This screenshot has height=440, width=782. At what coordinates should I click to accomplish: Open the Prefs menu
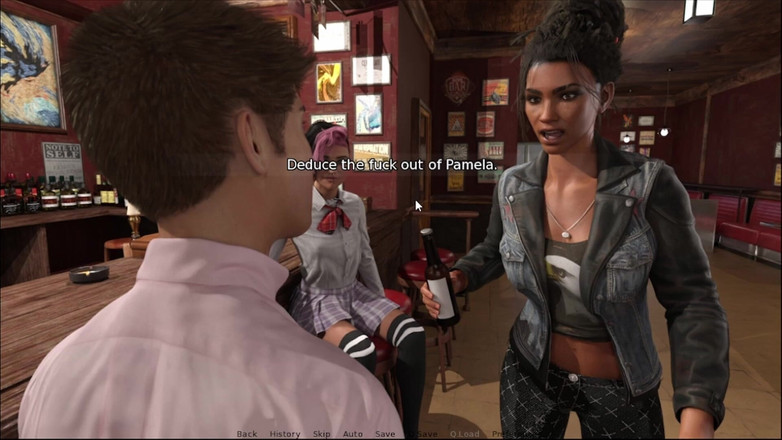[502, 434]
